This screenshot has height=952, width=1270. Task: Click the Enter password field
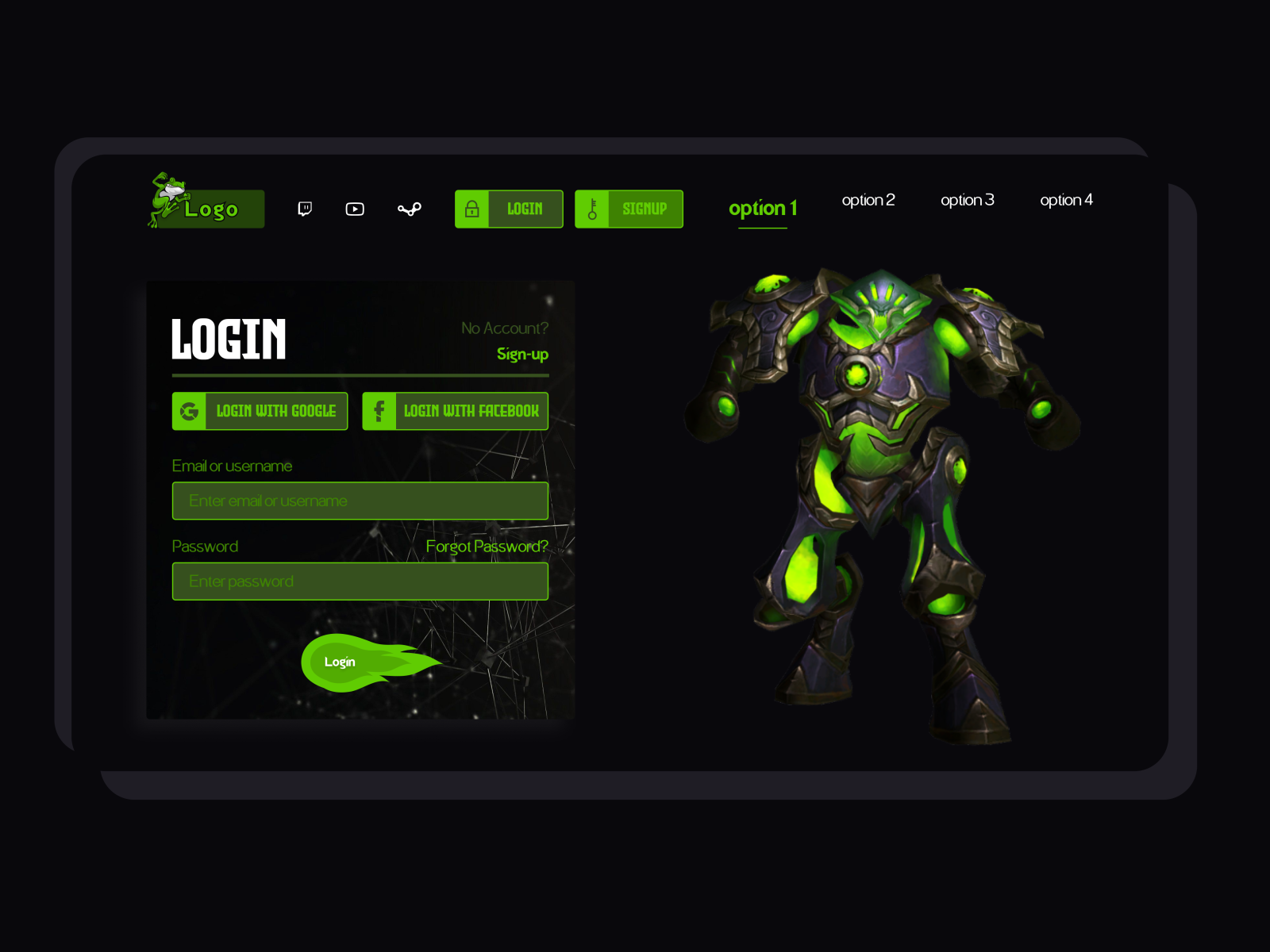(360, 581)
